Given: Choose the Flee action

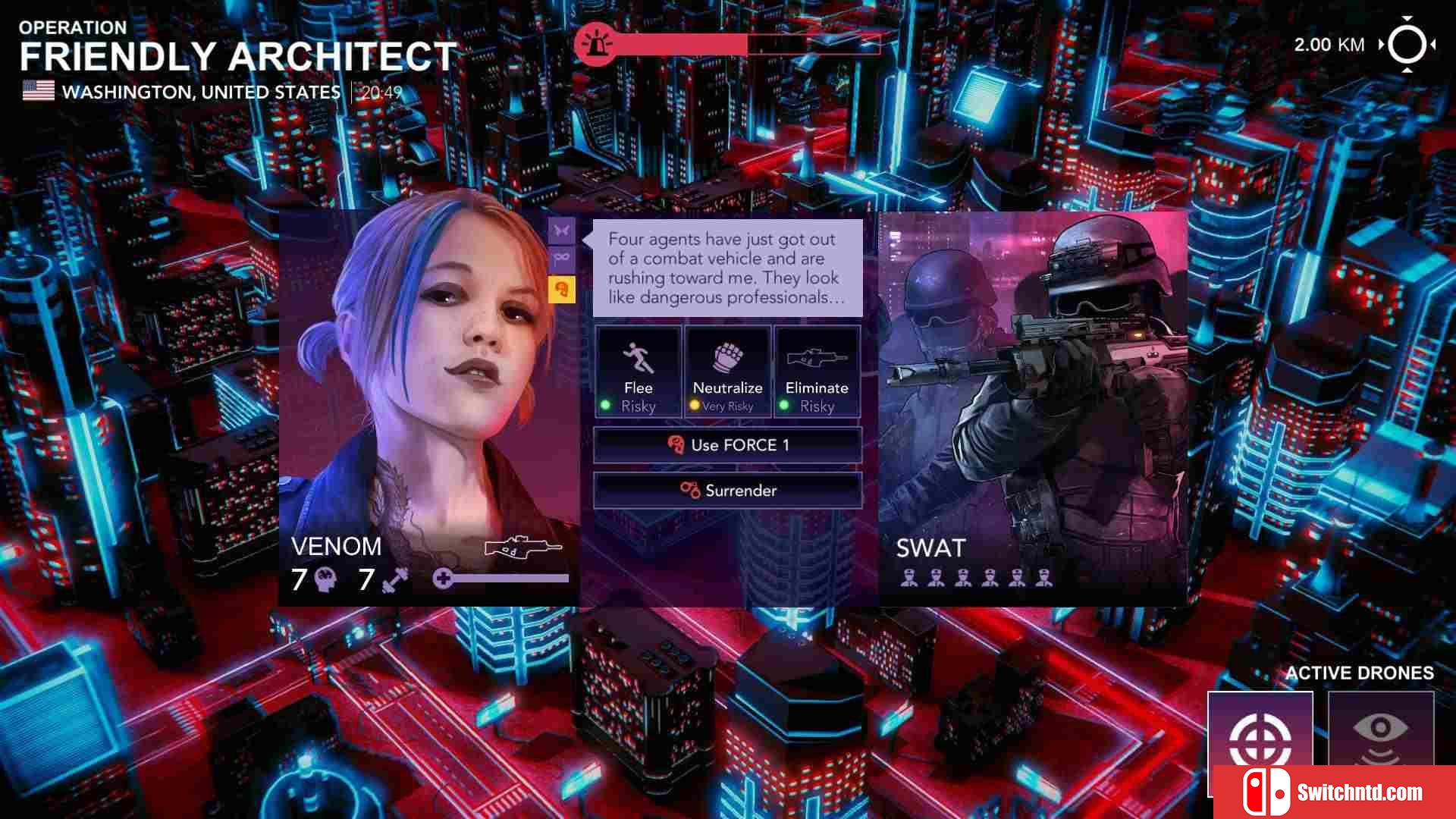Looking at the screenshot, I should click(638, 372).
